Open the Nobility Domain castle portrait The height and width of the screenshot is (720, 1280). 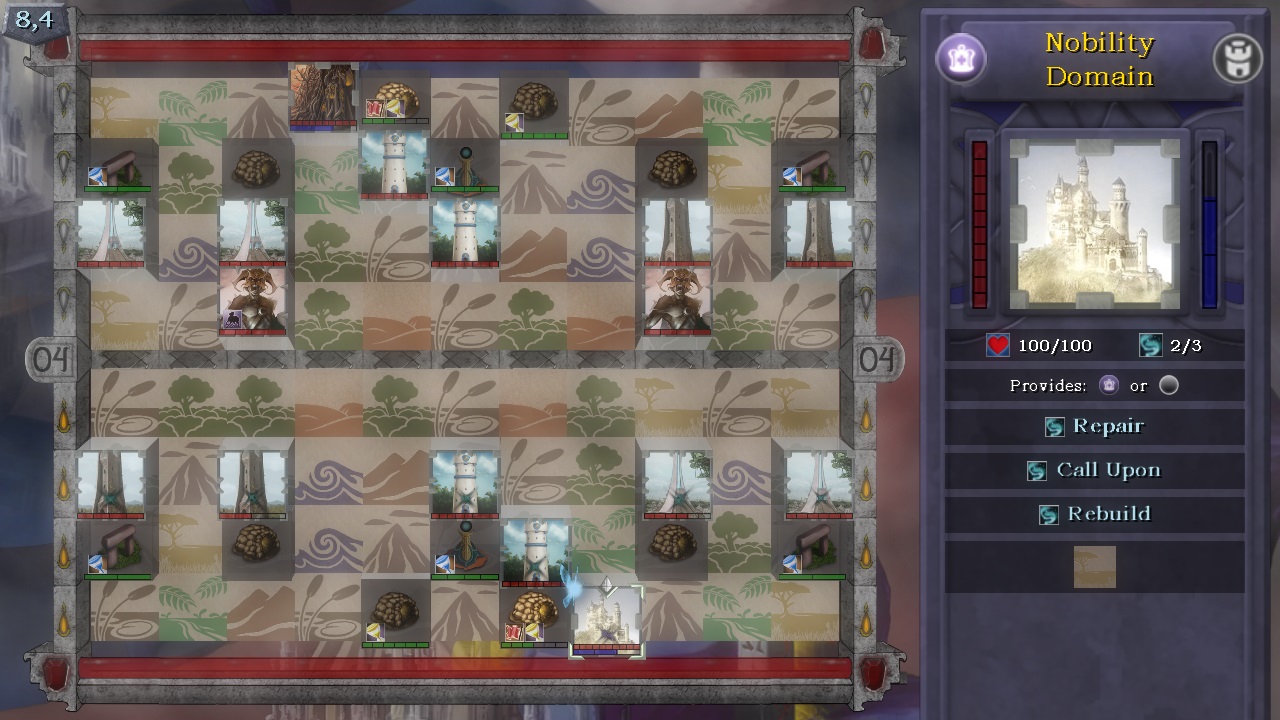(x=1097, y=222)
